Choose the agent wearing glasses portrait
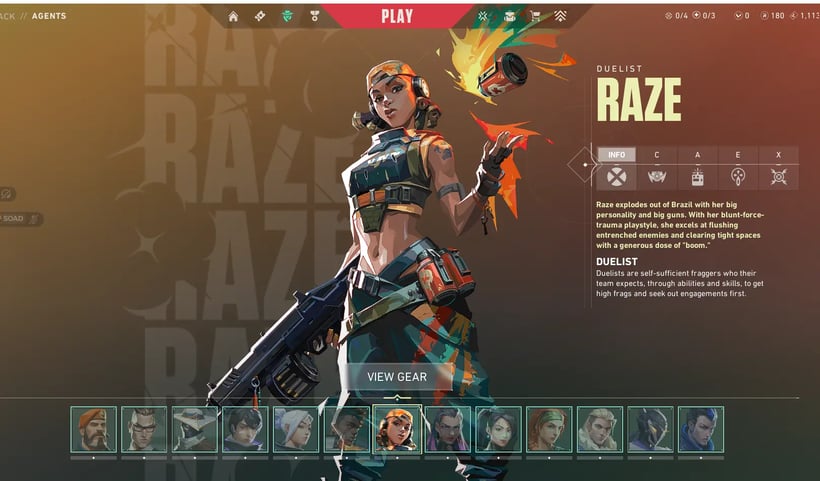The height and width of the screenshot is (481, 820). tap(144, 429)
